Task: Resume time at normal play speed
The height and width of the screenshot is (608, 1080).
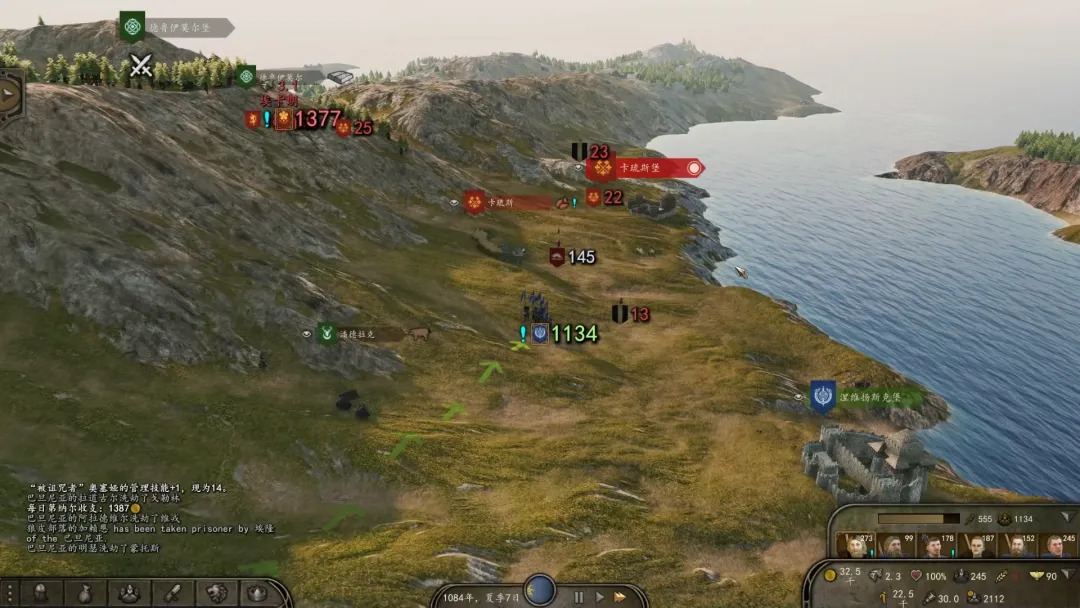Action: point(599,597)
